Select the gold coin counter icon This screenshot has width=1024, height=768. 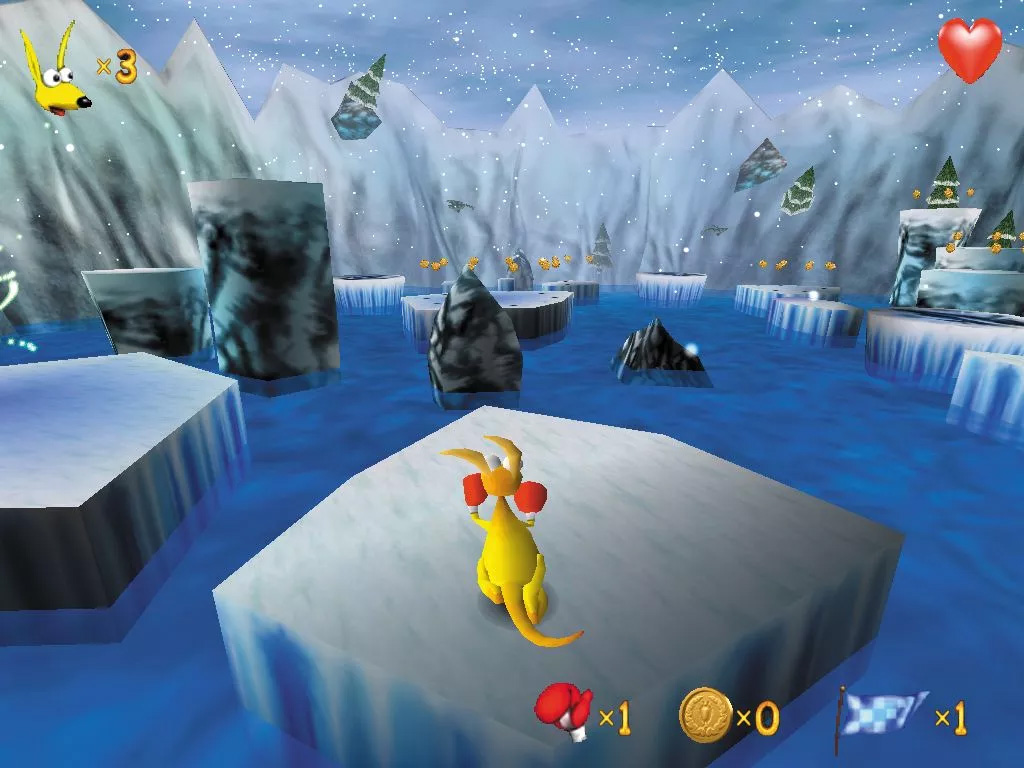coord(704,713)
